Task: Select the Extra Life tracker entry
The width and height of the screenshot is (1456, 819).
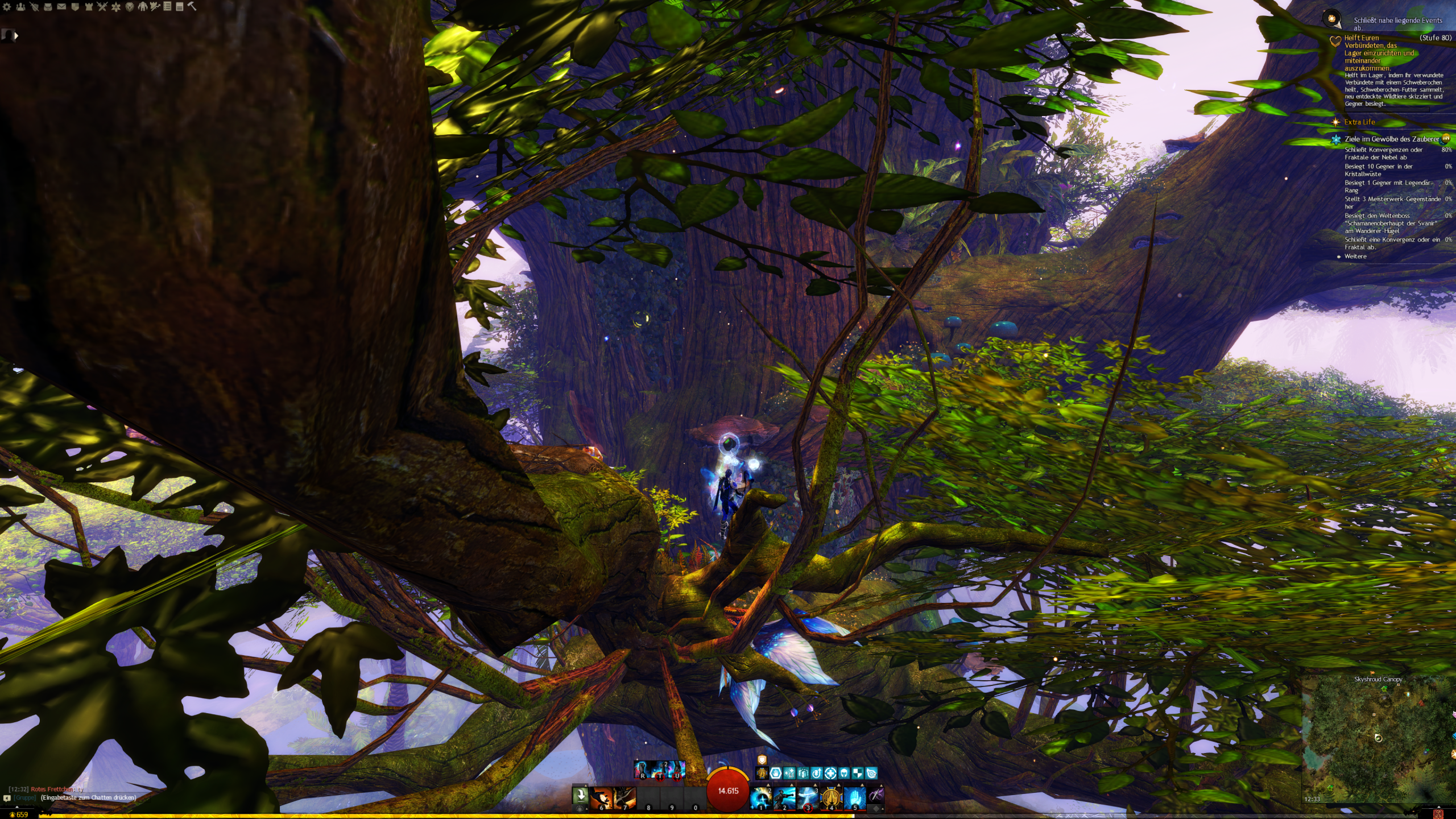Action: point(1359,122)
